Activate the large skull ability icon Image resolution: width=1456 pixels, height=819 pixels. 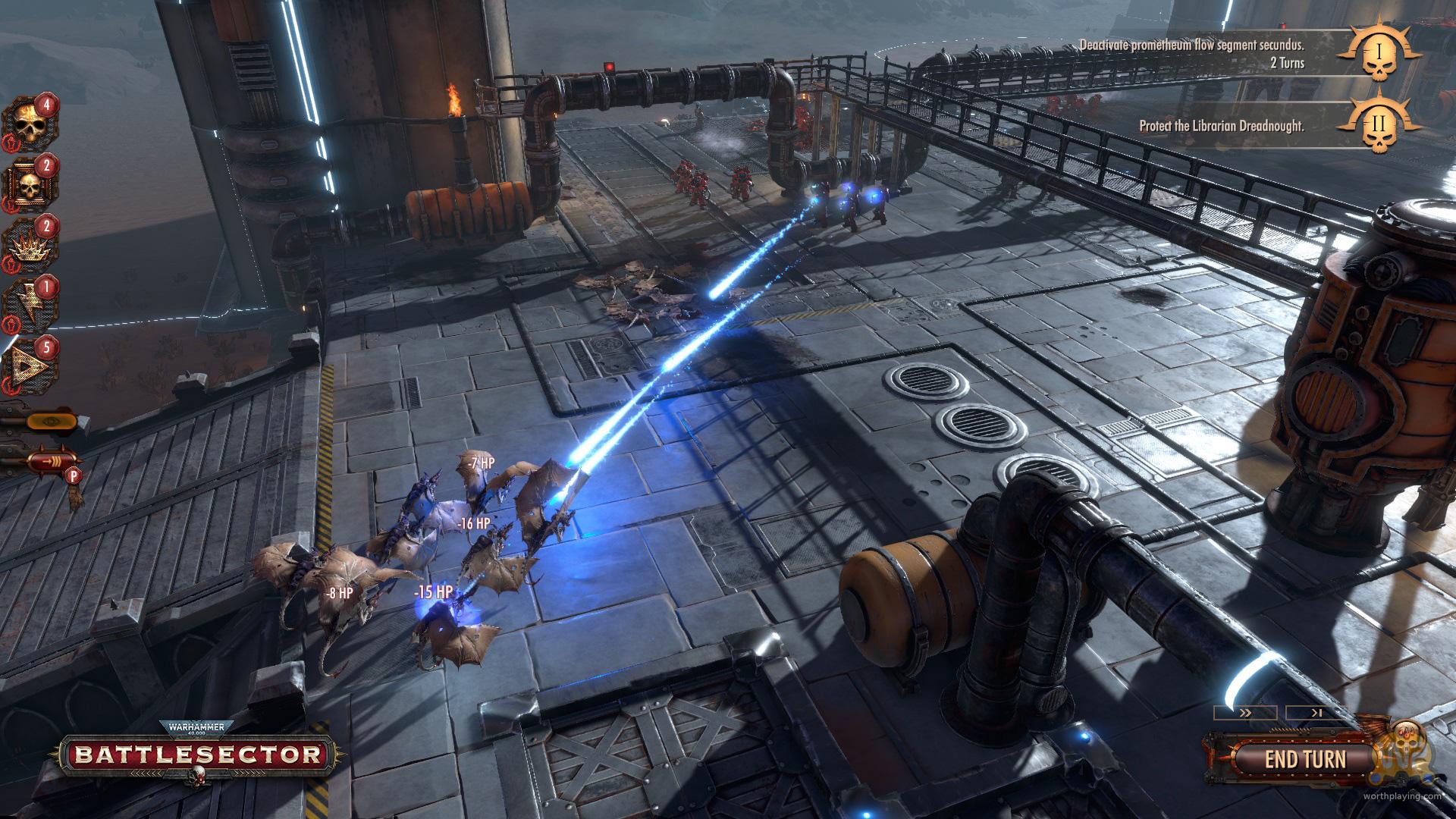30,123
